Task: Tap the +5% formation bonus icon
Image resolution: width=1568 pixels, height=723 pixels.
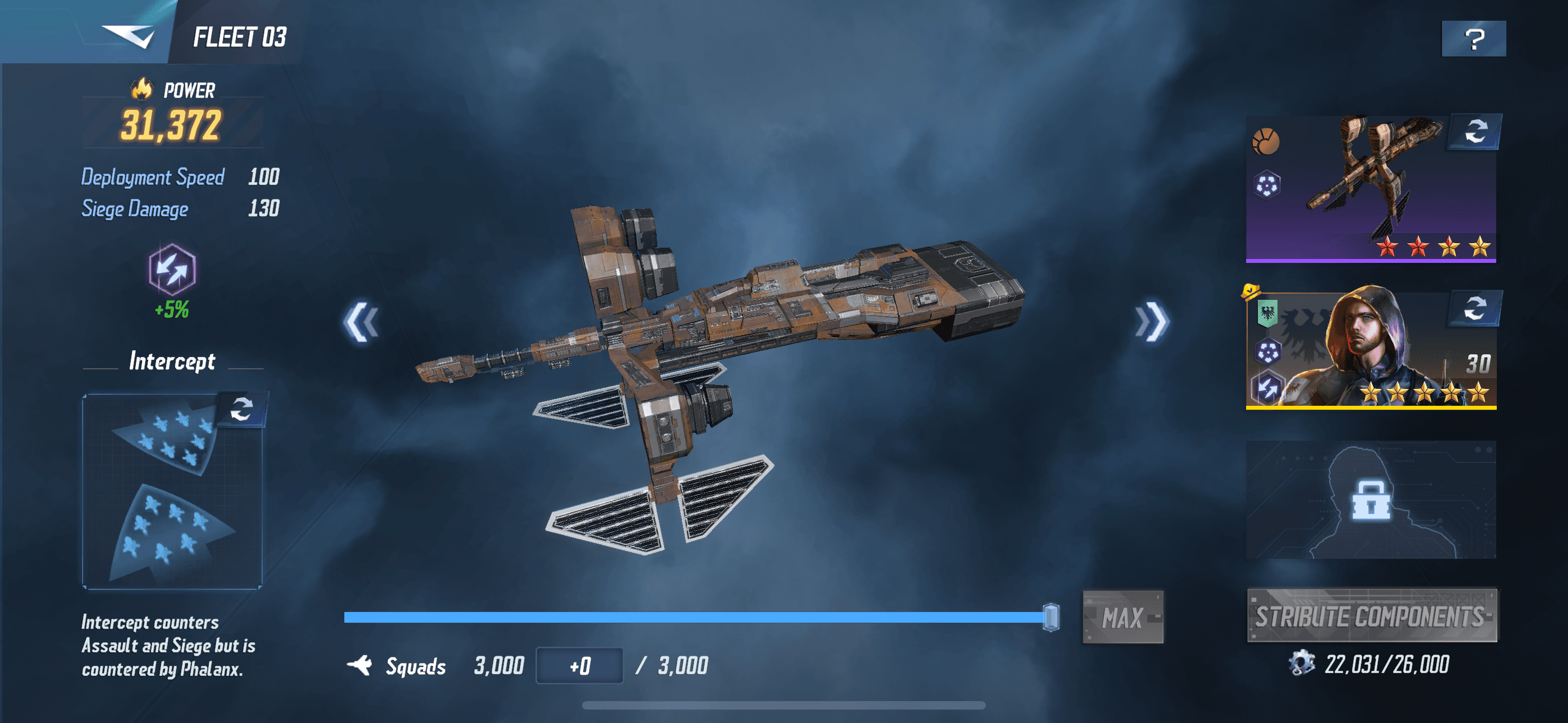Action: pyautogui.click(x=172, y=269)
